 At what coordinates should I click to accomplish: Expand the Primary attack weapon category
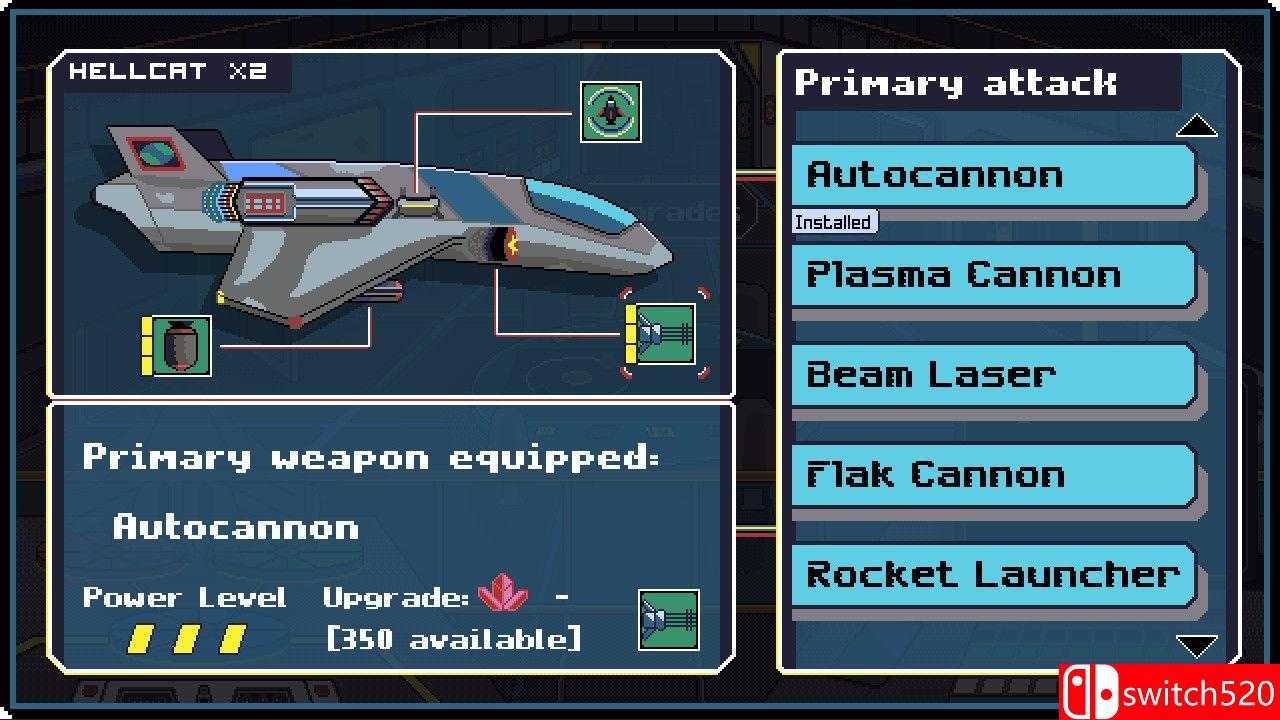[x=952, y=83]
